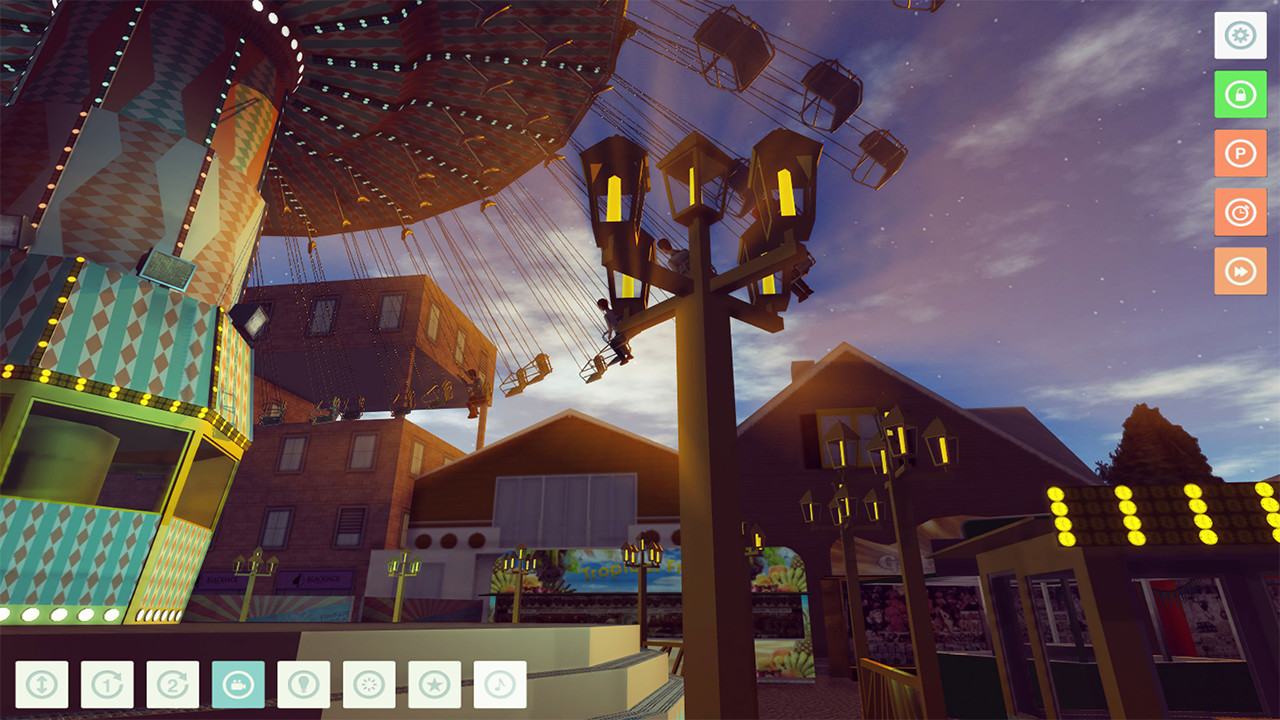Toggle the green padlock button
The image size is (1280, 720).
click(x=1240, y=95)
